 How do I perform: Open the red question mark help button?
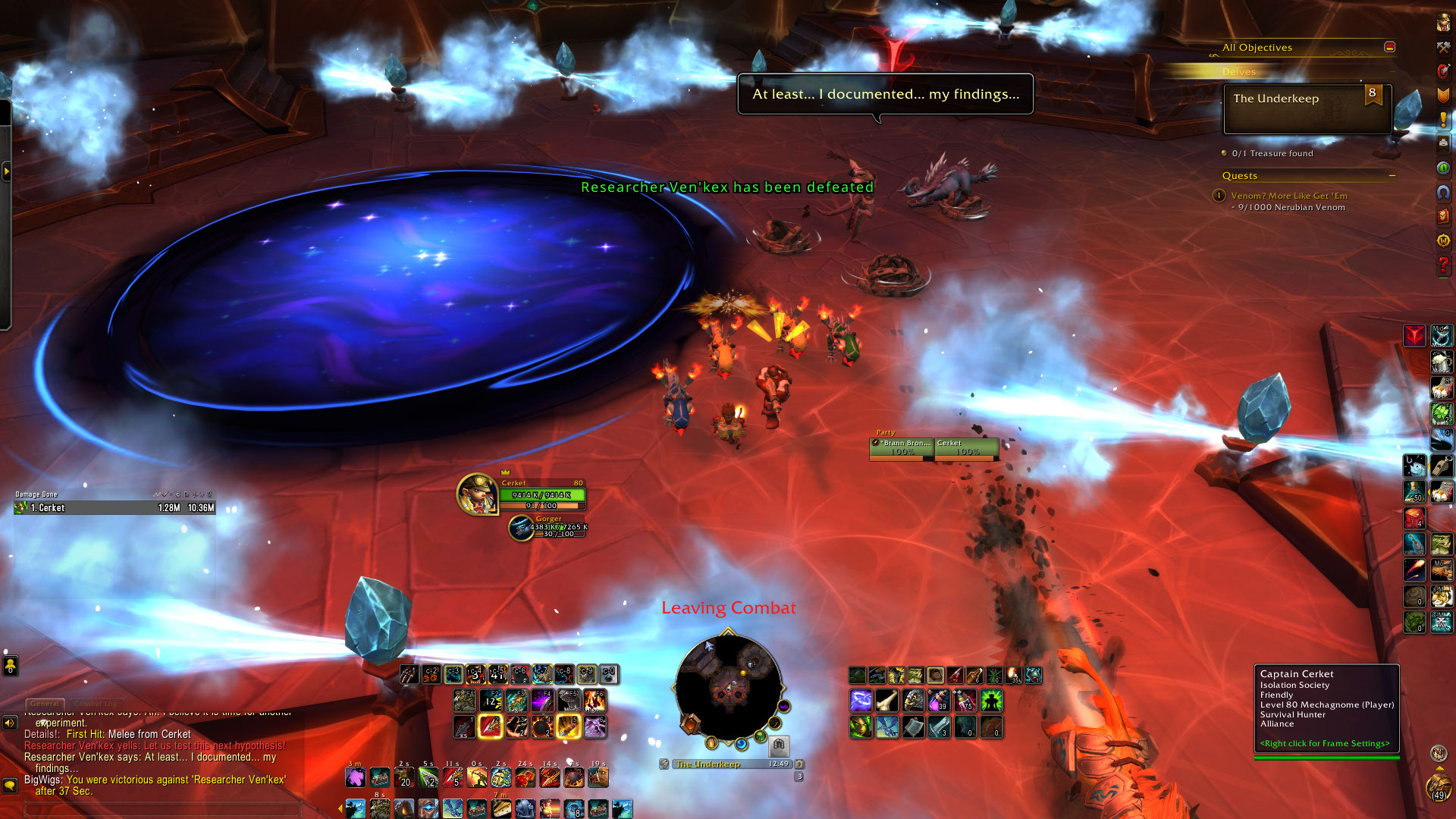pos(1443,265)
